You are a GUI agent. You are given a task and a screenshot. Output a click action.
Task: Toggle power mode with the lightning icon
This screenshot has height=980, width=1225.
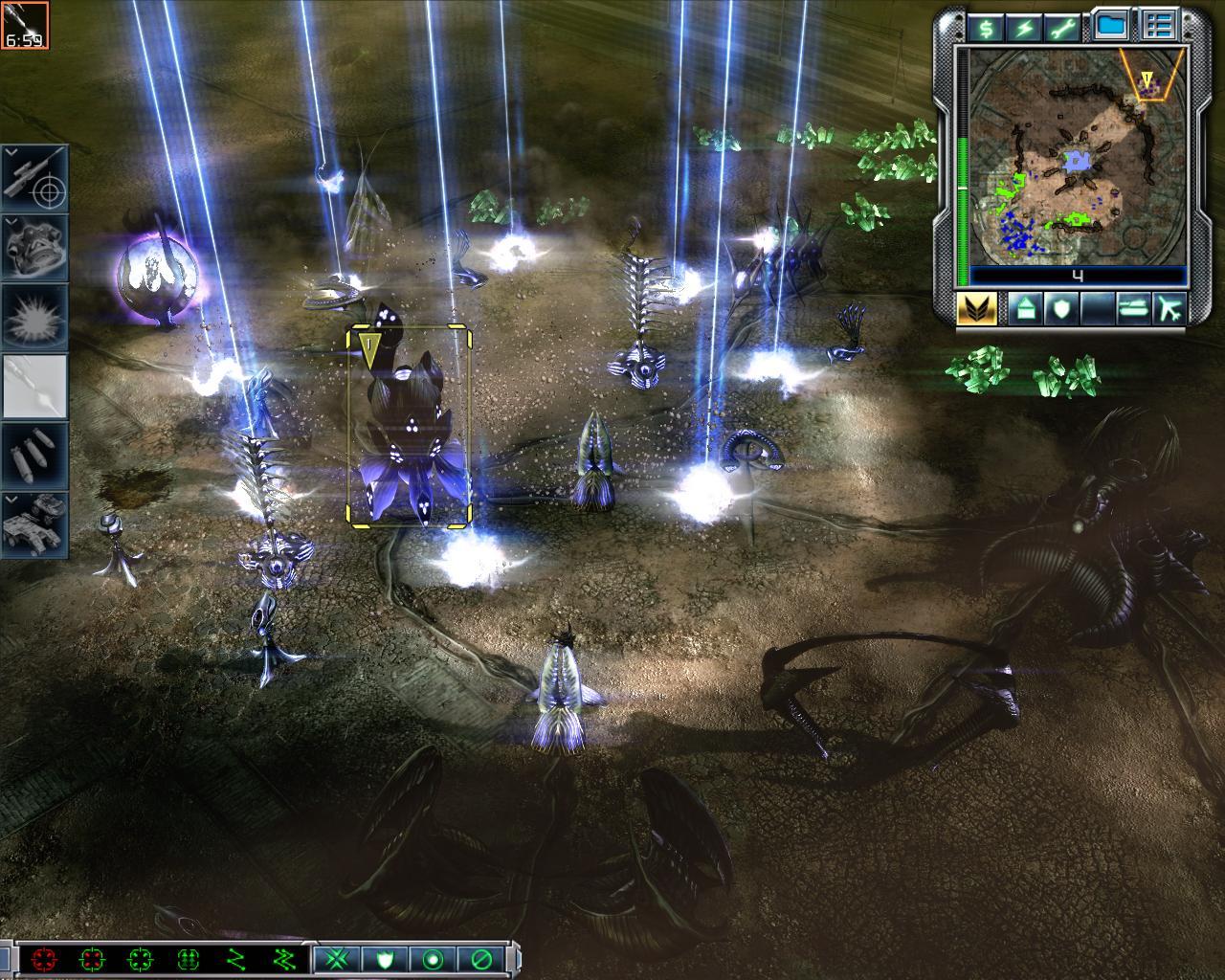1025,28
